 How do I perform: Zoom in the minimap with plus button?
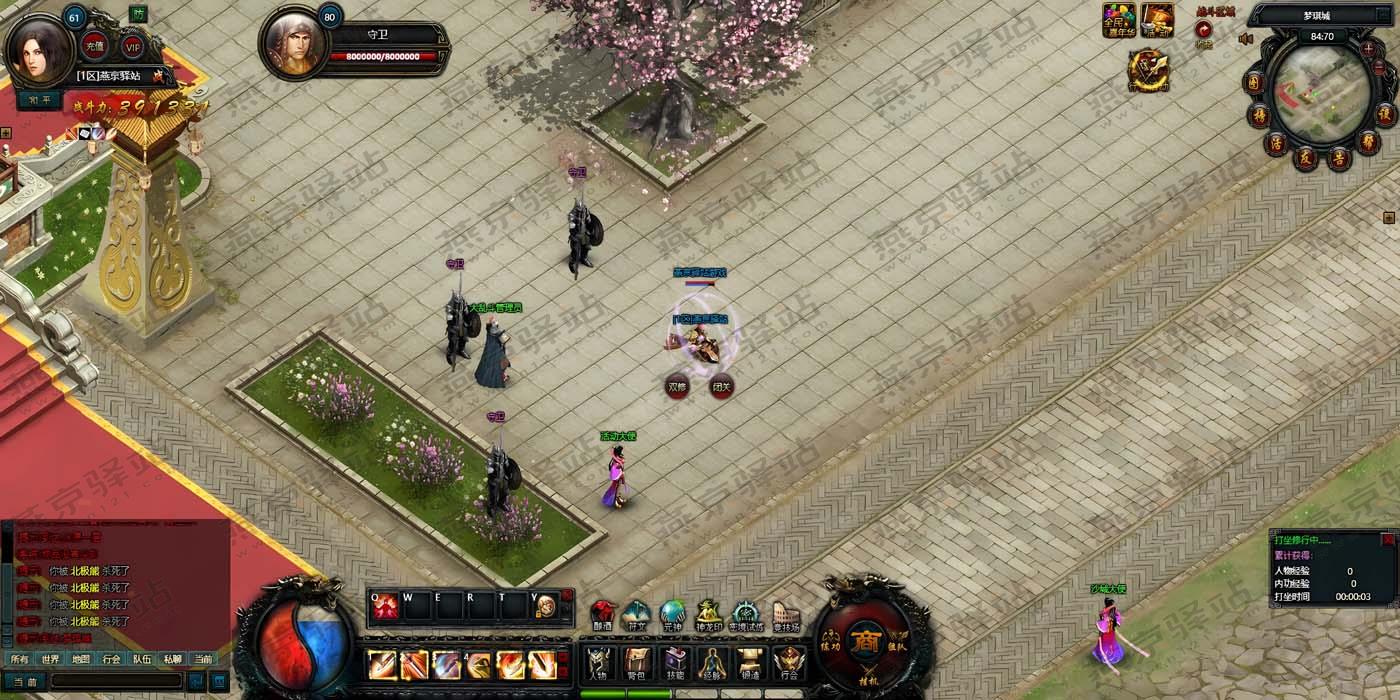(1368, 48)
